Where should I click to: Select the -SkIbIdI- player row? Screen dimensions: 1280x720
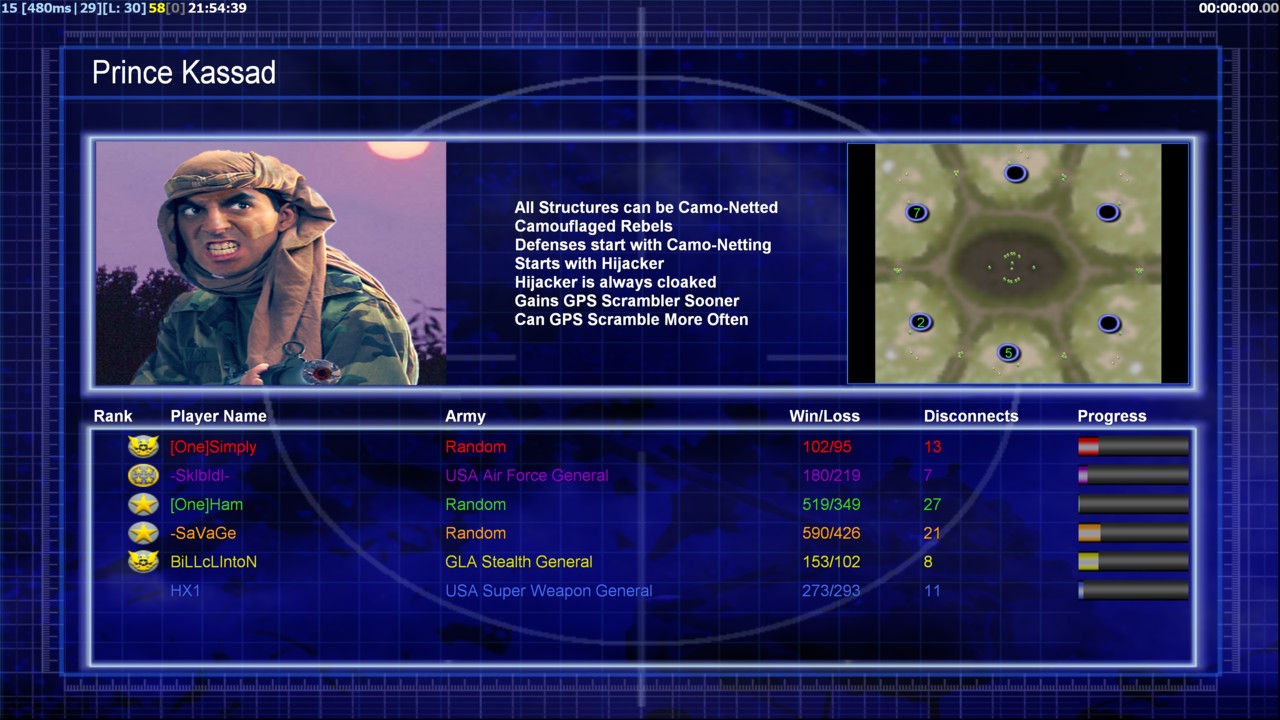(199, 476)
